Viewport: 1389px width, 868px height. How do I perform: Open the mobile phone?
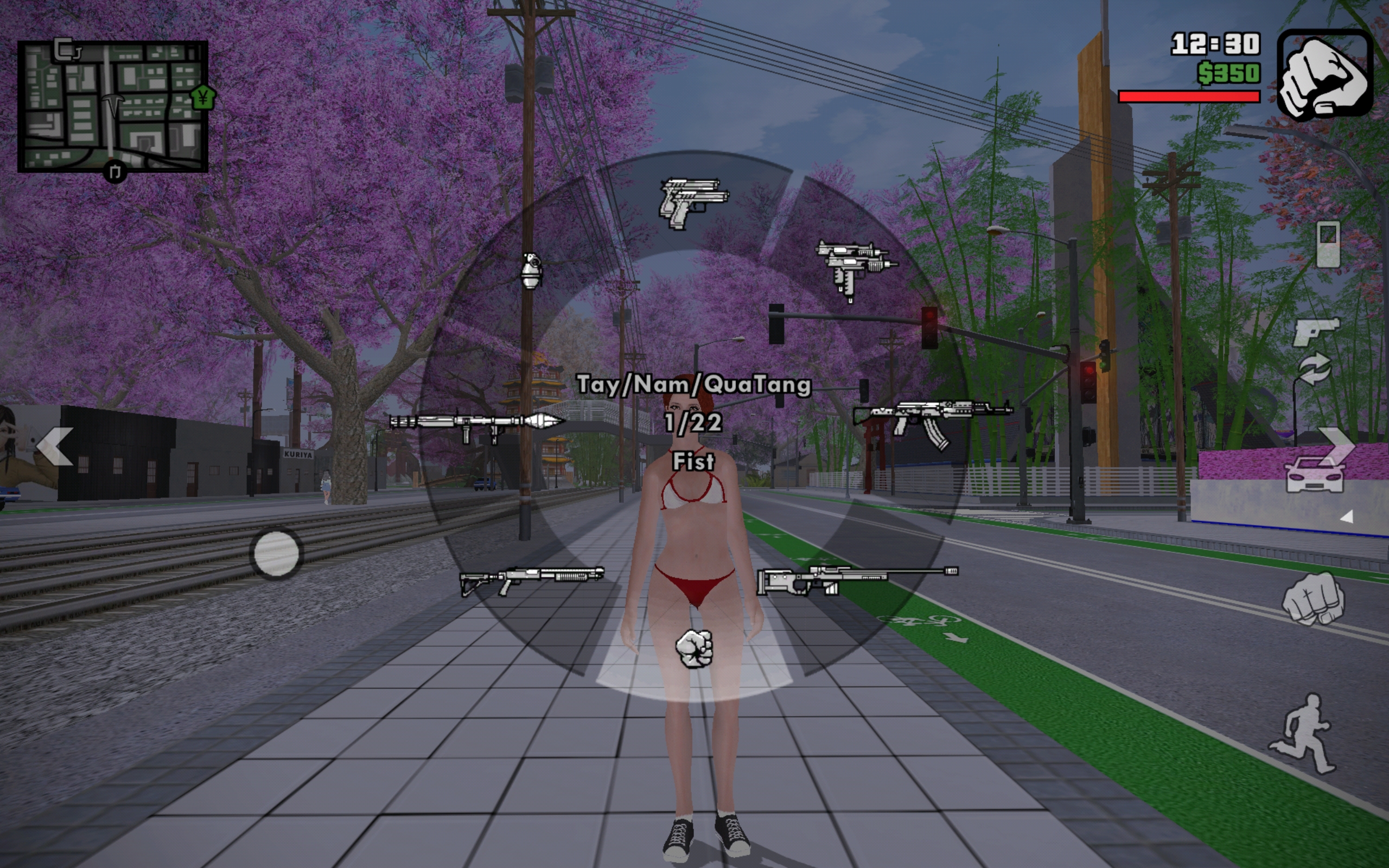pos(1328,244)
